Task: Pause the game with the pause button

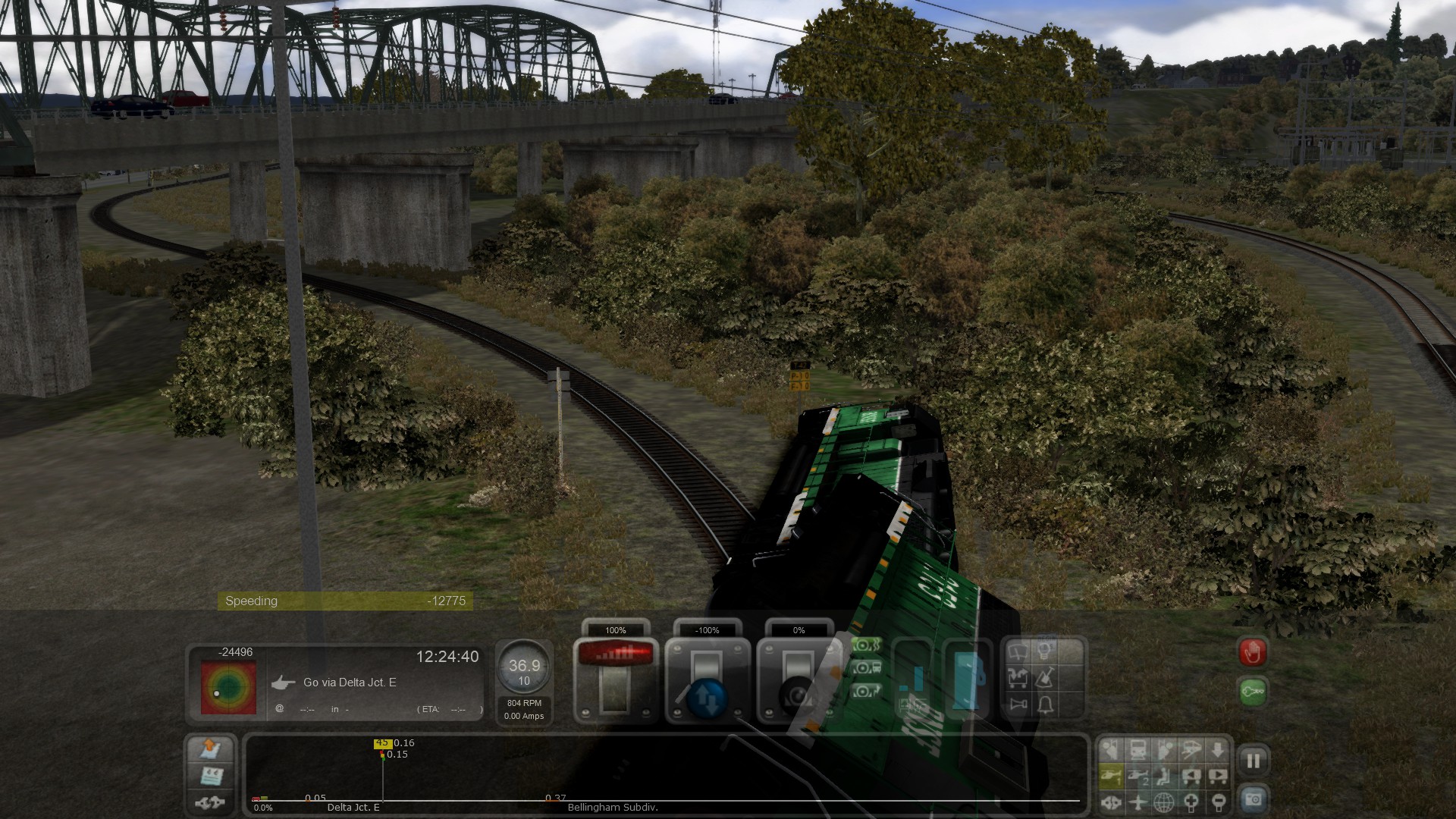Action: click(1253, 761)
